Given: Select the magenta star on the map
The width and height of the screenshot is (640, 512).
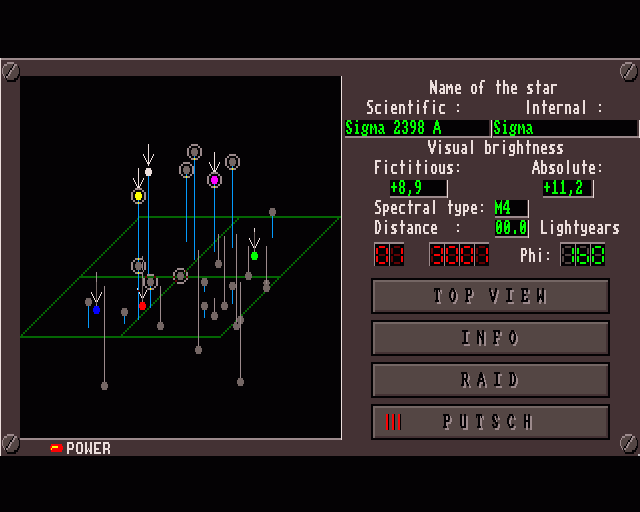Looking at the screenshot, I should click(x=214, y=180).
